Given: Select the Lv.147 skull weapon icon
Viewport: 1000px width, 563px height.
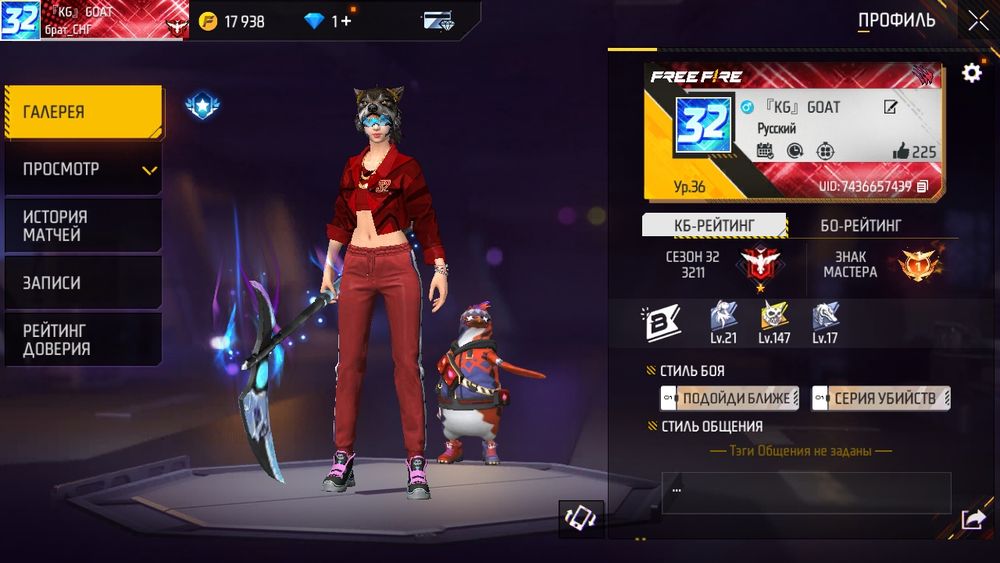Looking at the screenshot, I should click(x=773, y=320).
